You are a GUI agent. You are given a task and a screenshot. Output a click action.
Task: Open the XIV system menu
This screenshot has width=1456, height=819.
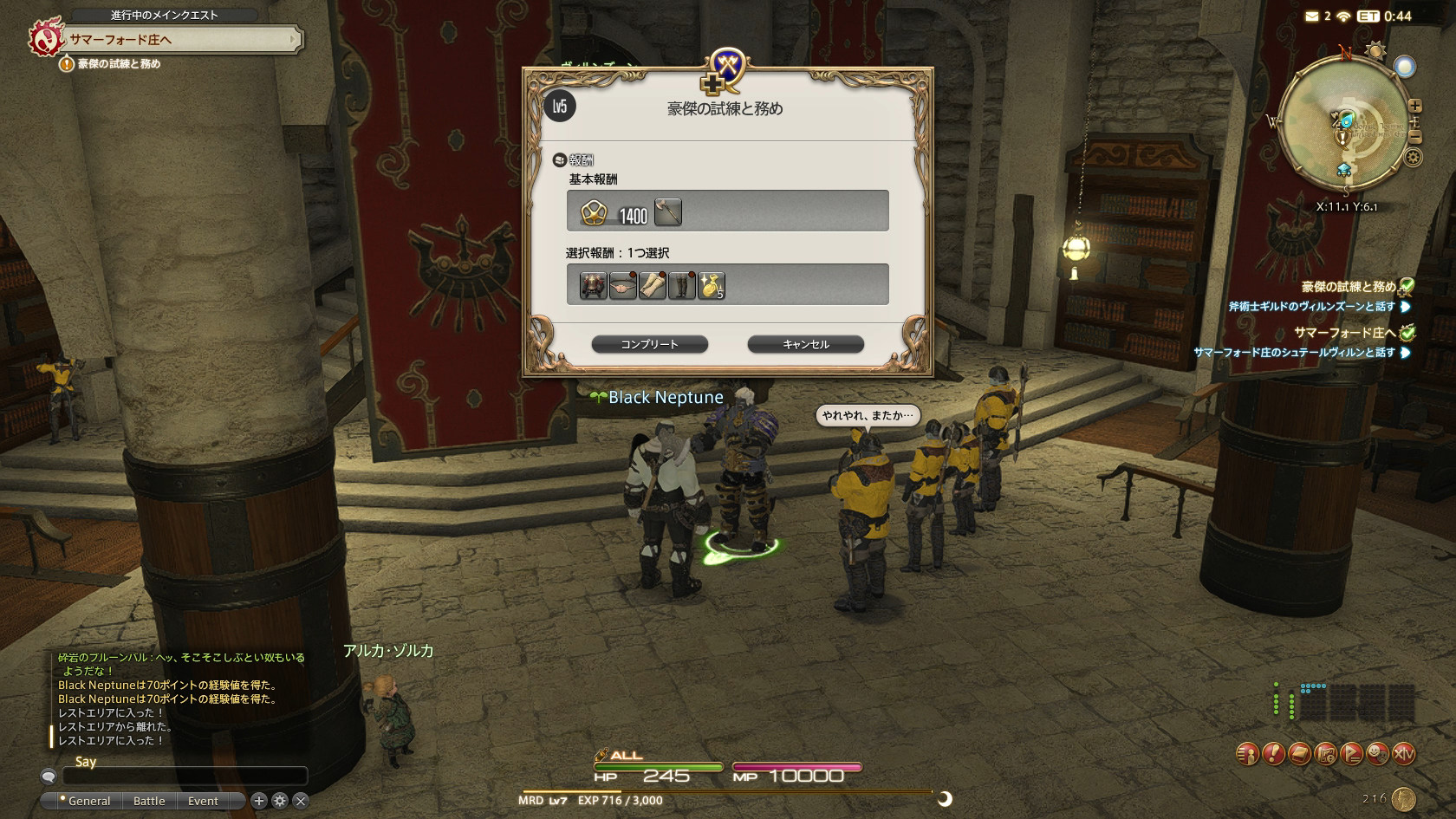1404,754
